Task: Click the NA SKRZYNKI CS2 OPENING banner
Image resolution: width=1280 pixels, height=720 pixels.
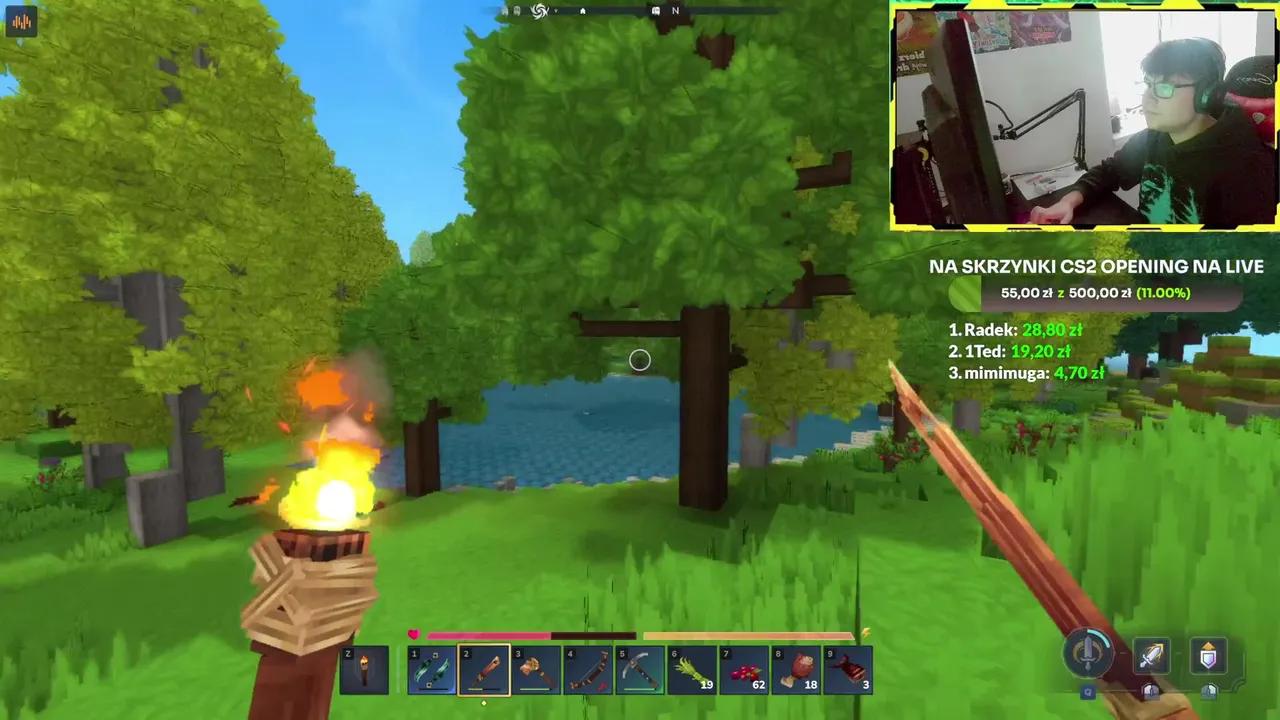Action: tap(1095, 266)
